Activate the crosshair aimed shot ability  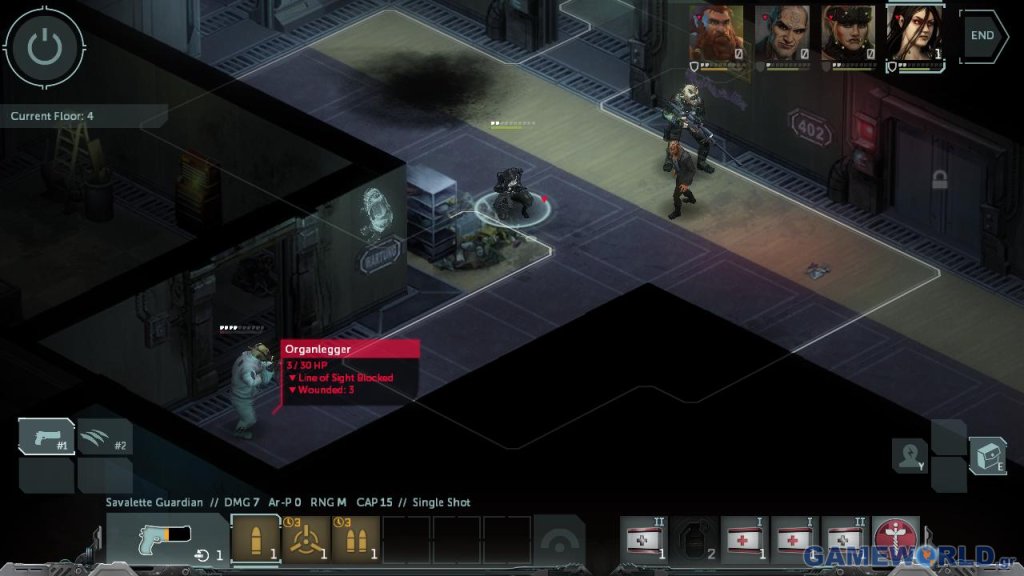click(306, 540)
